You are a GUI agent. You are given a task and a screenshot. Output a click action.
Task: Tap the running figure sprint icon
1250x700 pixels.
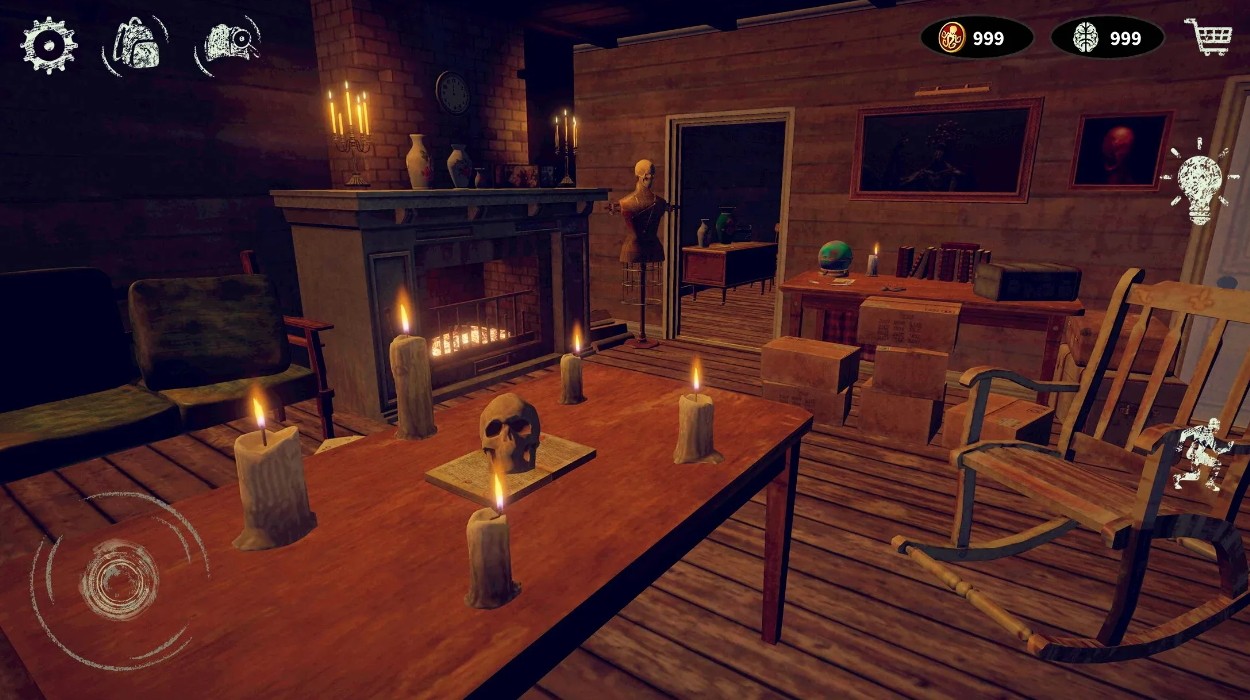[x=1200, y=455]
